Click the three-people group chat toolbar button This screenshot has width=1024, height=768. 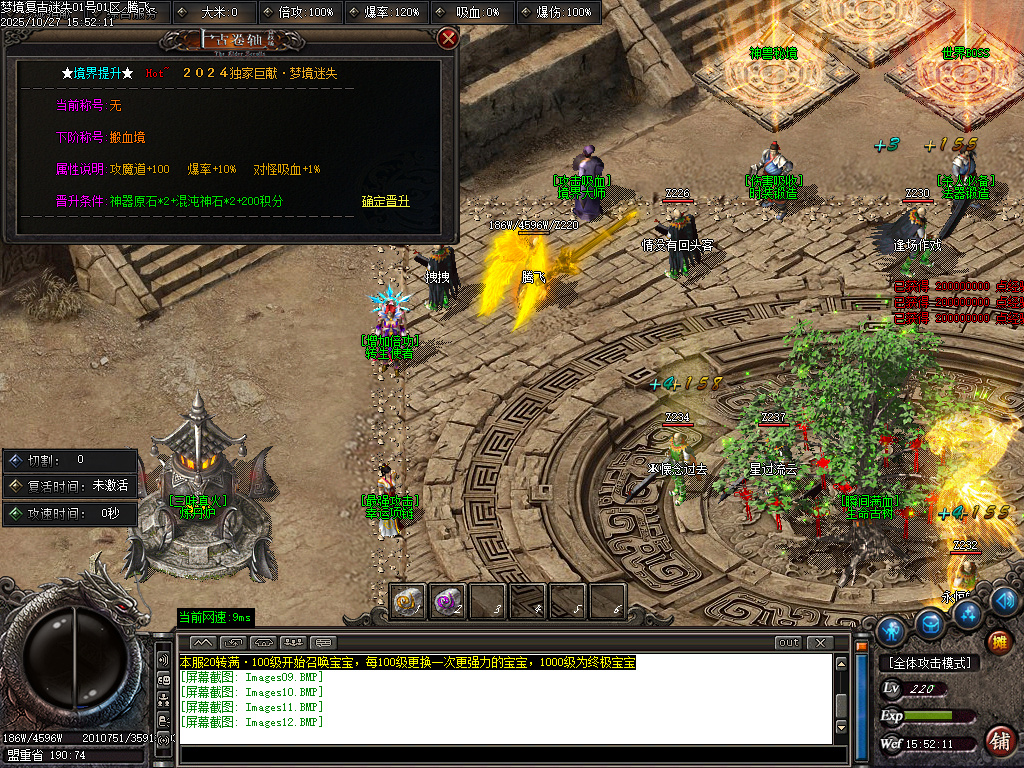tap(293, 642)
